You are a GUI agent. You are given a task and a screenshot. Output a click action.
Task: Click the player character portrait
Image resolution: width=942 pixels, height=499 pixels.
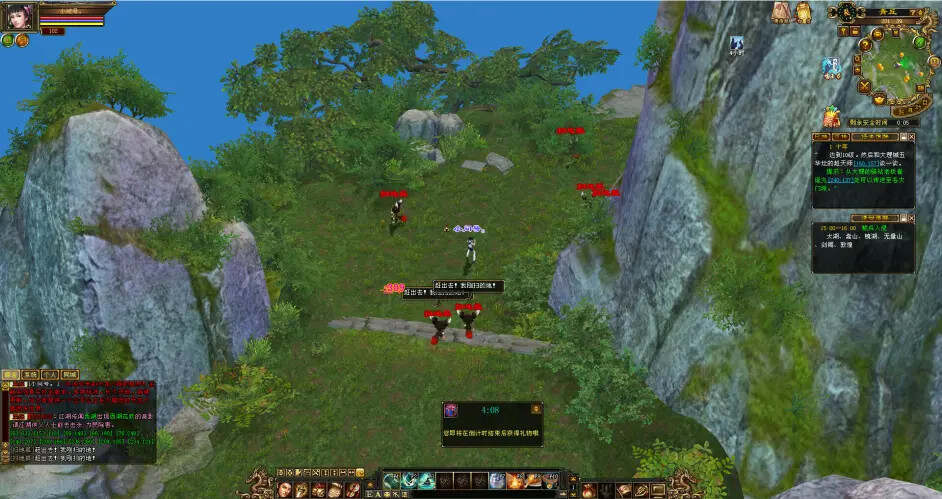22,17
